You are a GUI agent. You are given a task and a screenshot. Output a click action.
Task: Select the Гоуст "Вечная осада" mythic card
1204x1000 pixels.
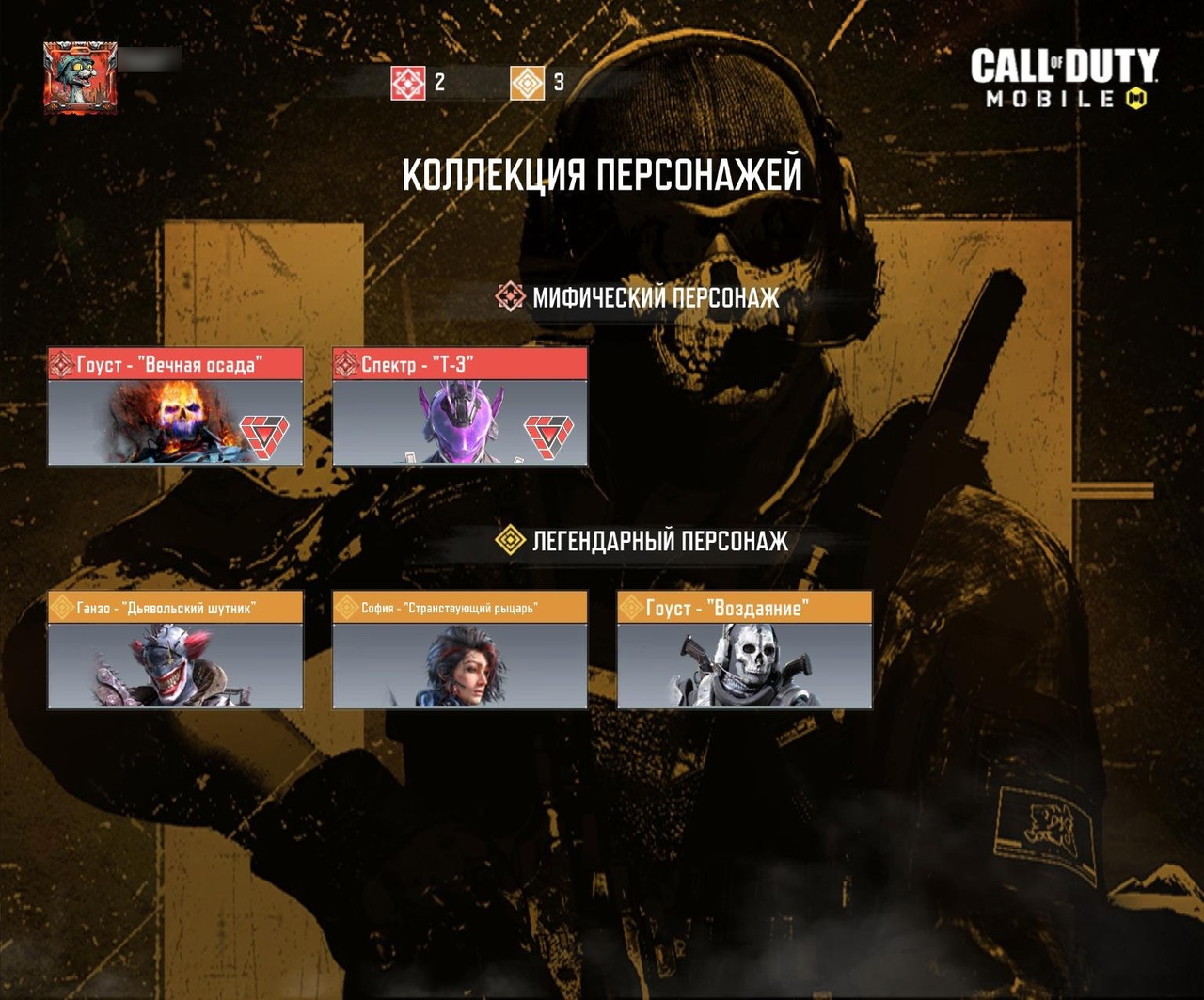[176, 406]
